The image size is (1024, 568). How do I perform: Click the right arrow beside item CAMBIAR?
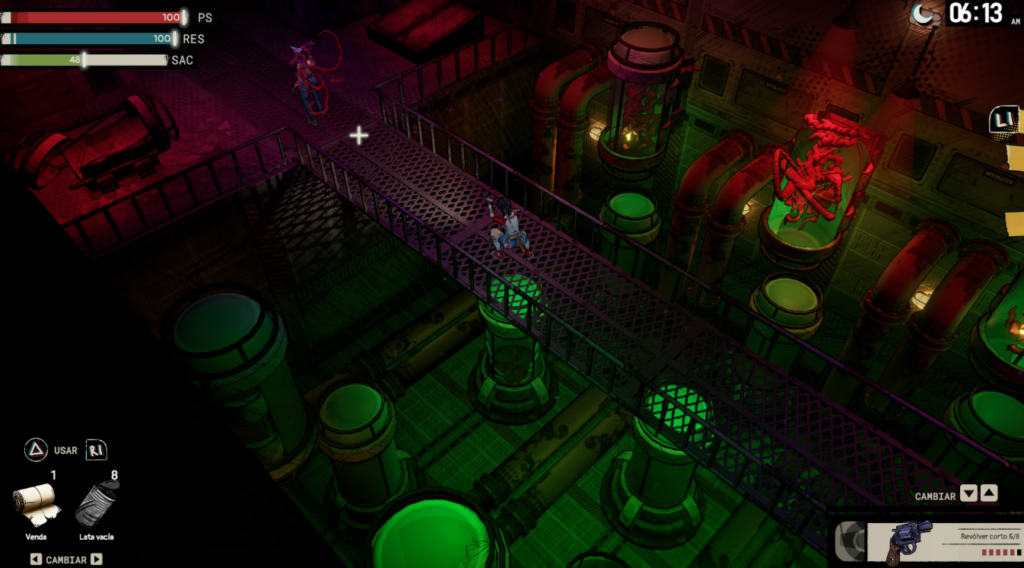tap(97, 559)
